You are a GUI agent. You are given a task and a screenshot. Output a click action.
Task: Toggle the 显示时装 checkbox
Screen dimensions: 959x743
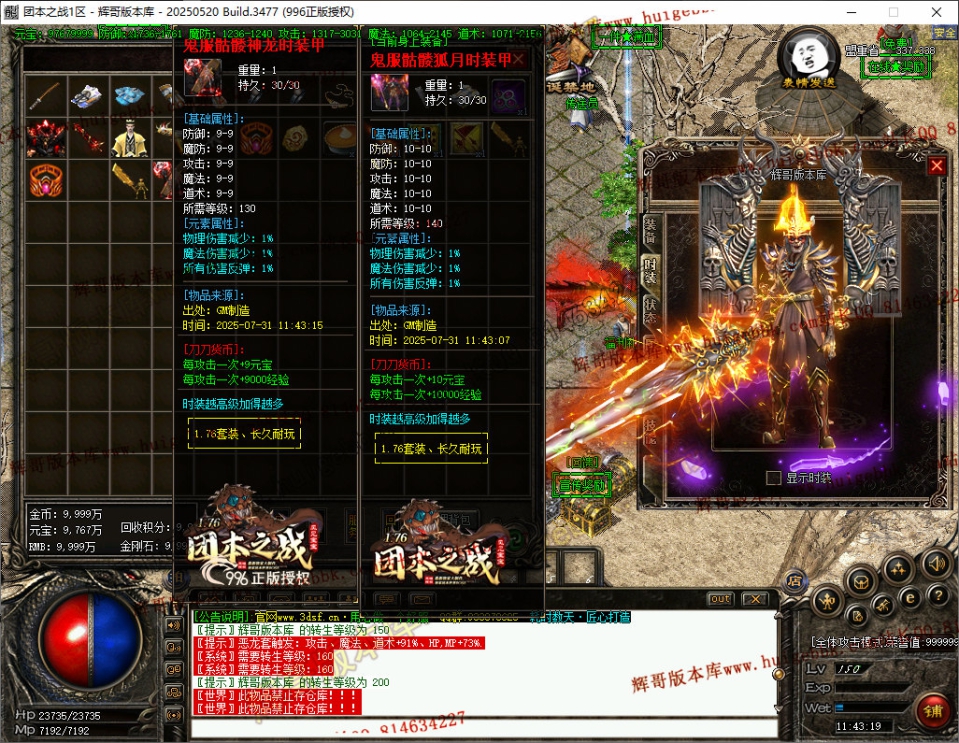[x=773, y=478]
